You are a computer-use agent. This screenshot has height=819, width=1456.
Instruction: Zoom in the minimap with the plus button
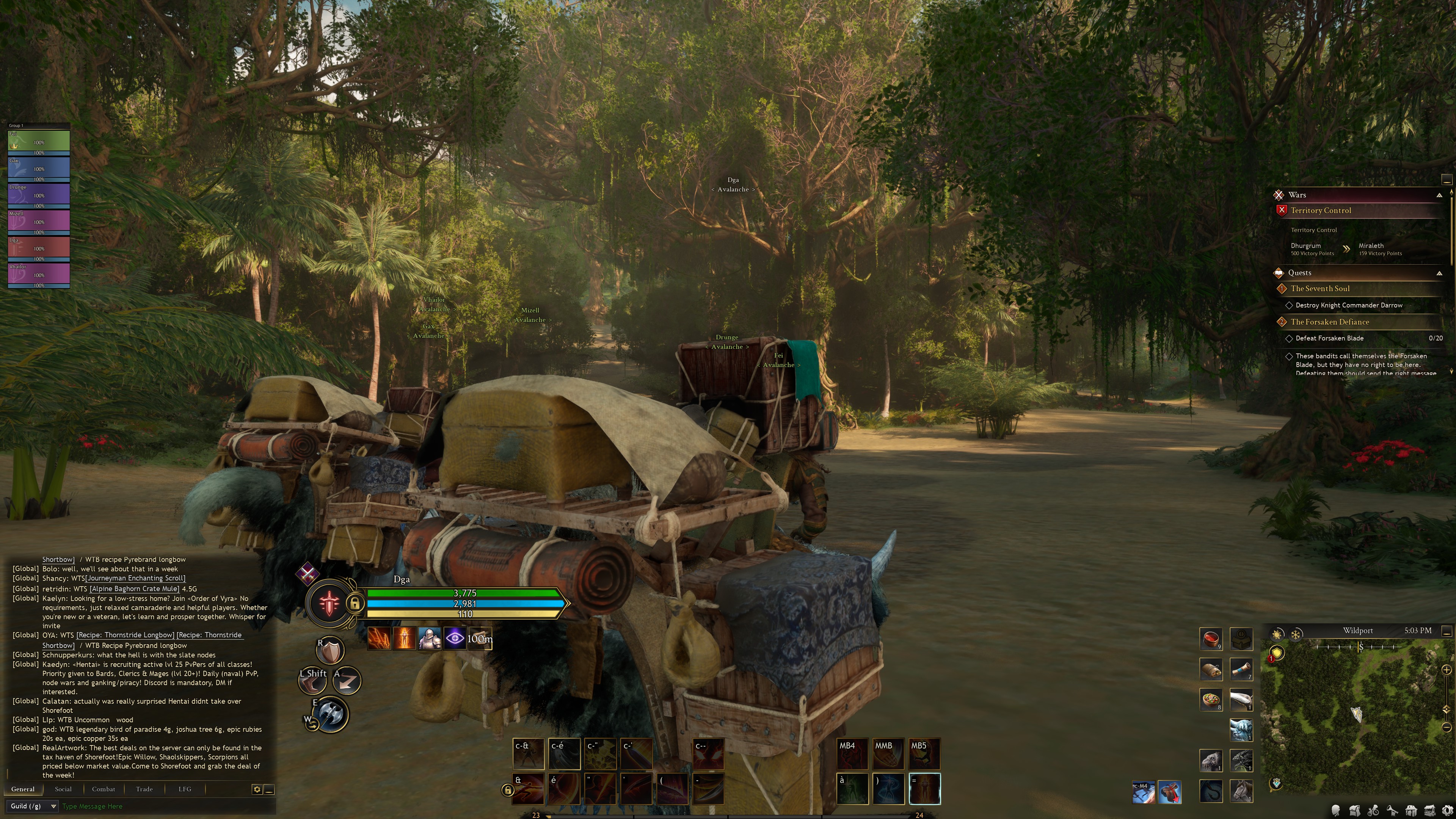(1447, 670)
